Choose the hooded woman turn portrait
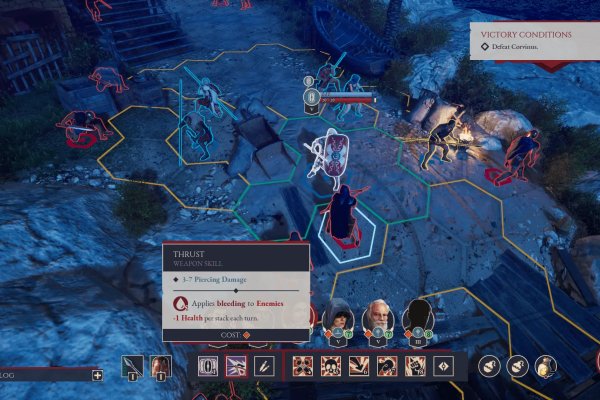The image size is (600, 400). 340,317
